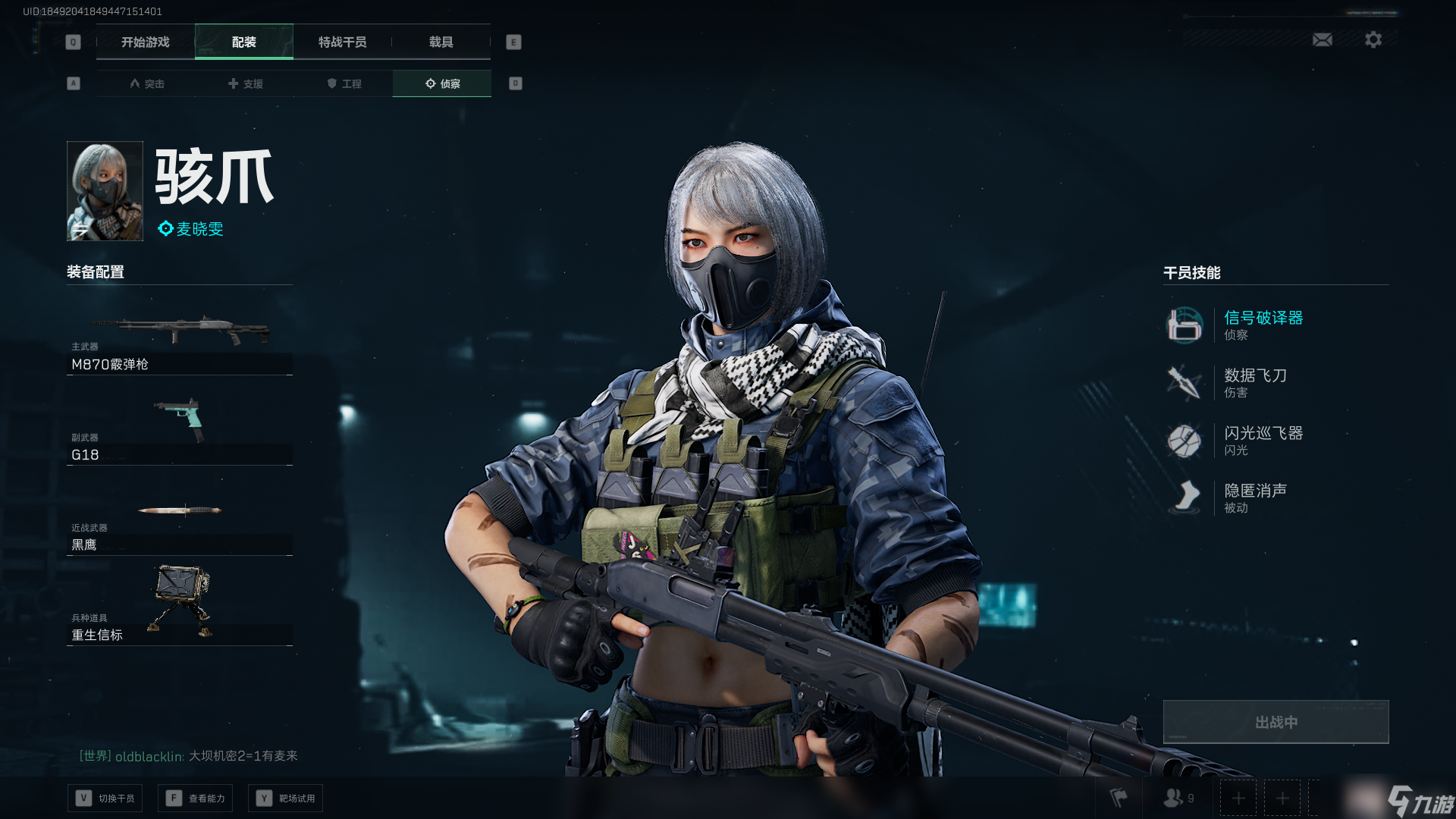Open the 开始游戏 tab
Image resolution: width=1456 pixels, height=819 pixels.
146,42
